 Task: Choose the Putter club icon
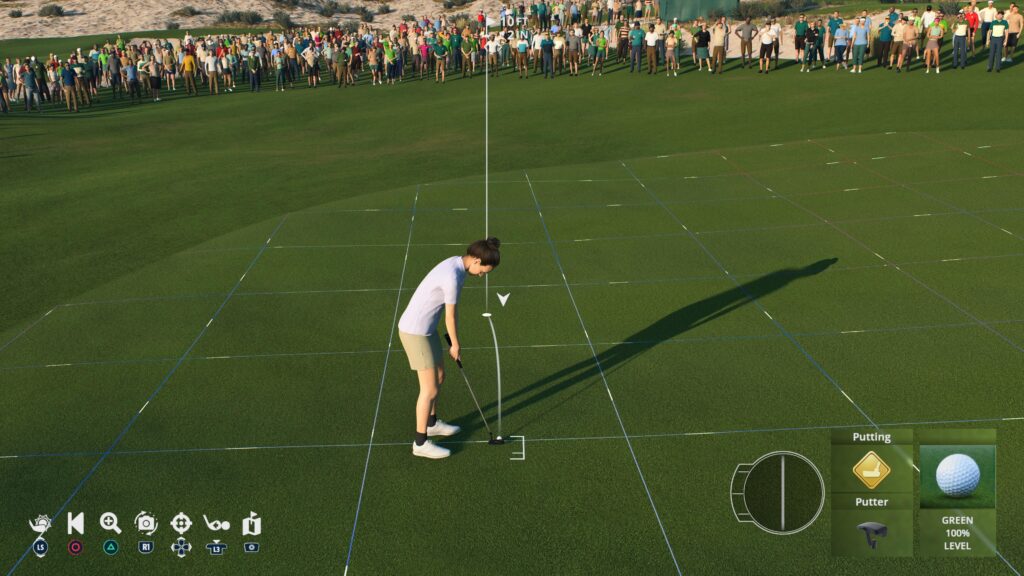pos(872,533)
